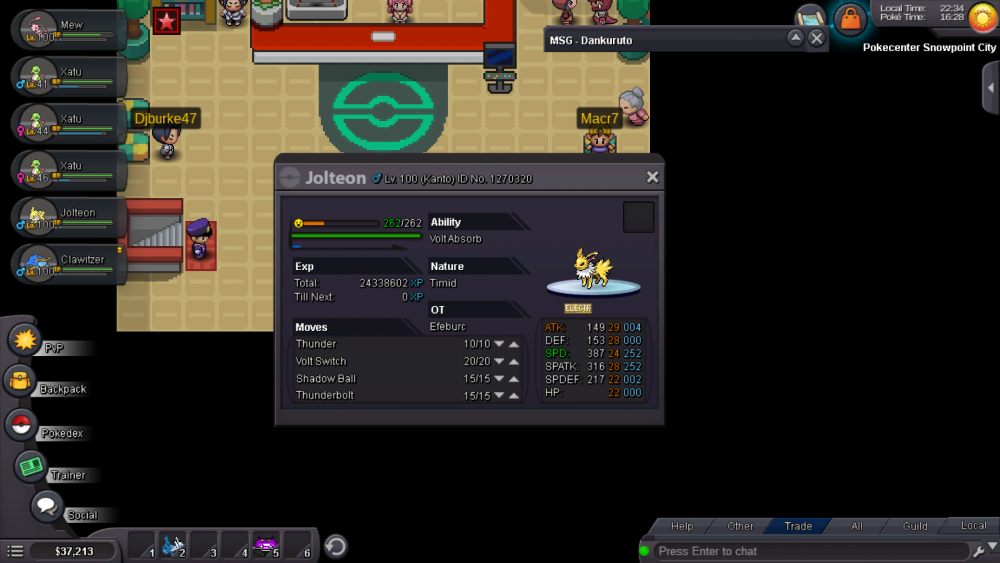1000x563 pixels.
Task: Focus the chat input box
Action: pyautogui.click(x=810, y=551)
